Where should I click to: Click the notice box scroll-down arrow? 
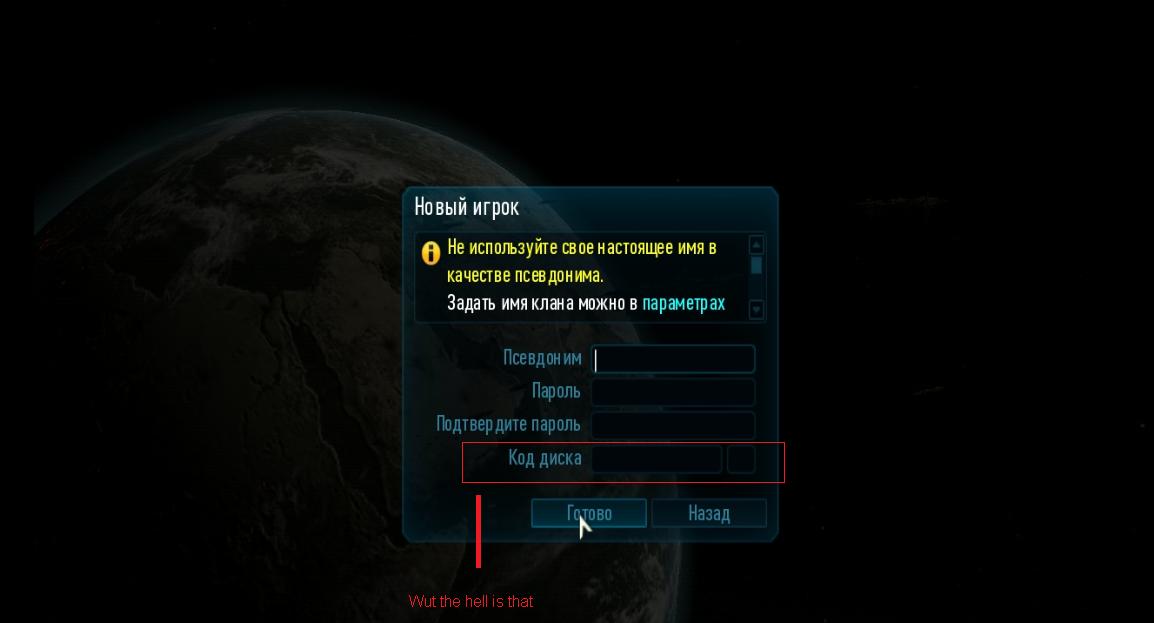point(756,310)
